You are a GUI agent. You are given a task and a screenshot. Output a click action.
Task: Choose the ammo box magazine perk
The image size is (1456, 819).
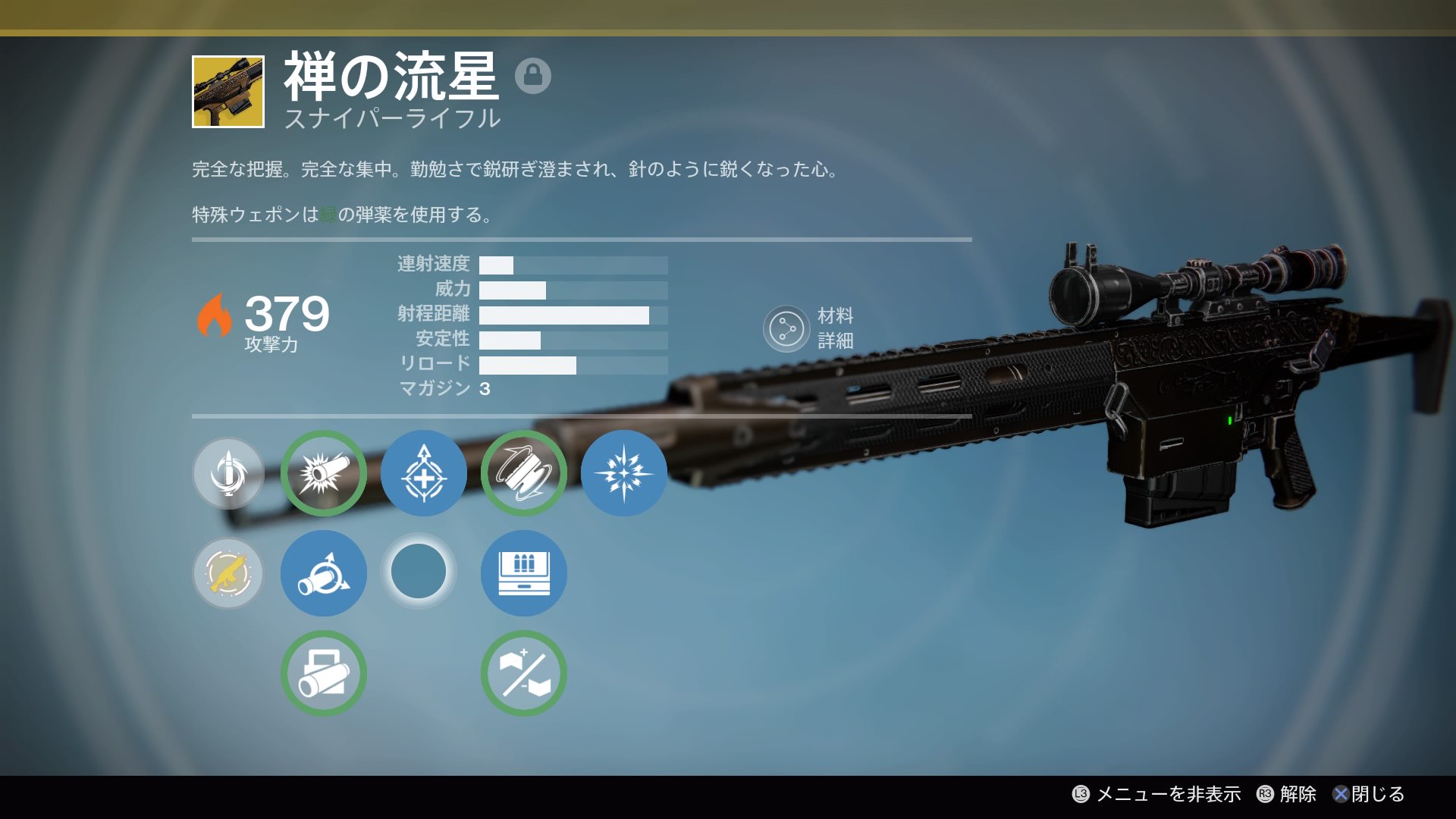[x=524, y=573]
